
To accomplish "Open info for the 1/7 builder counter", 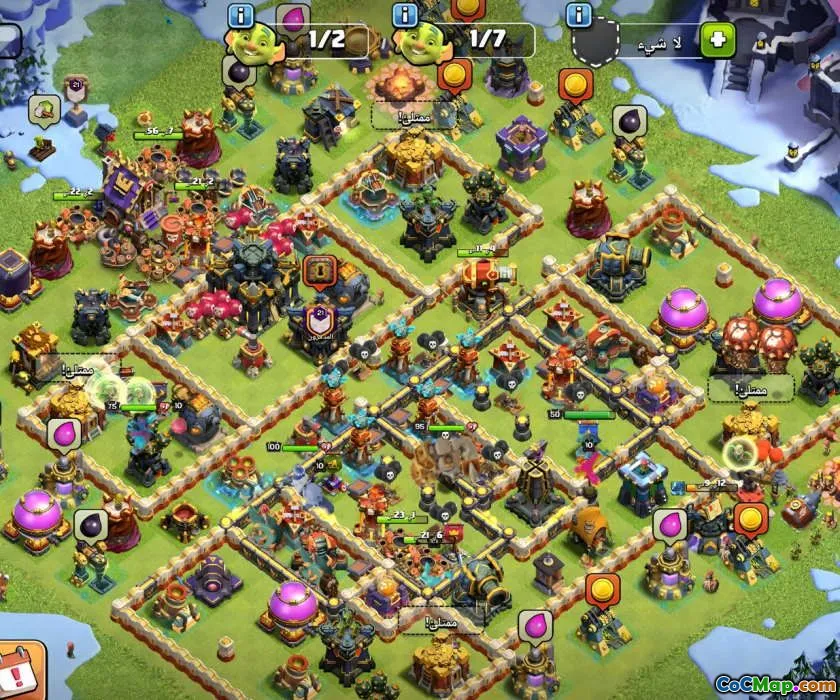I will (406, 15).
